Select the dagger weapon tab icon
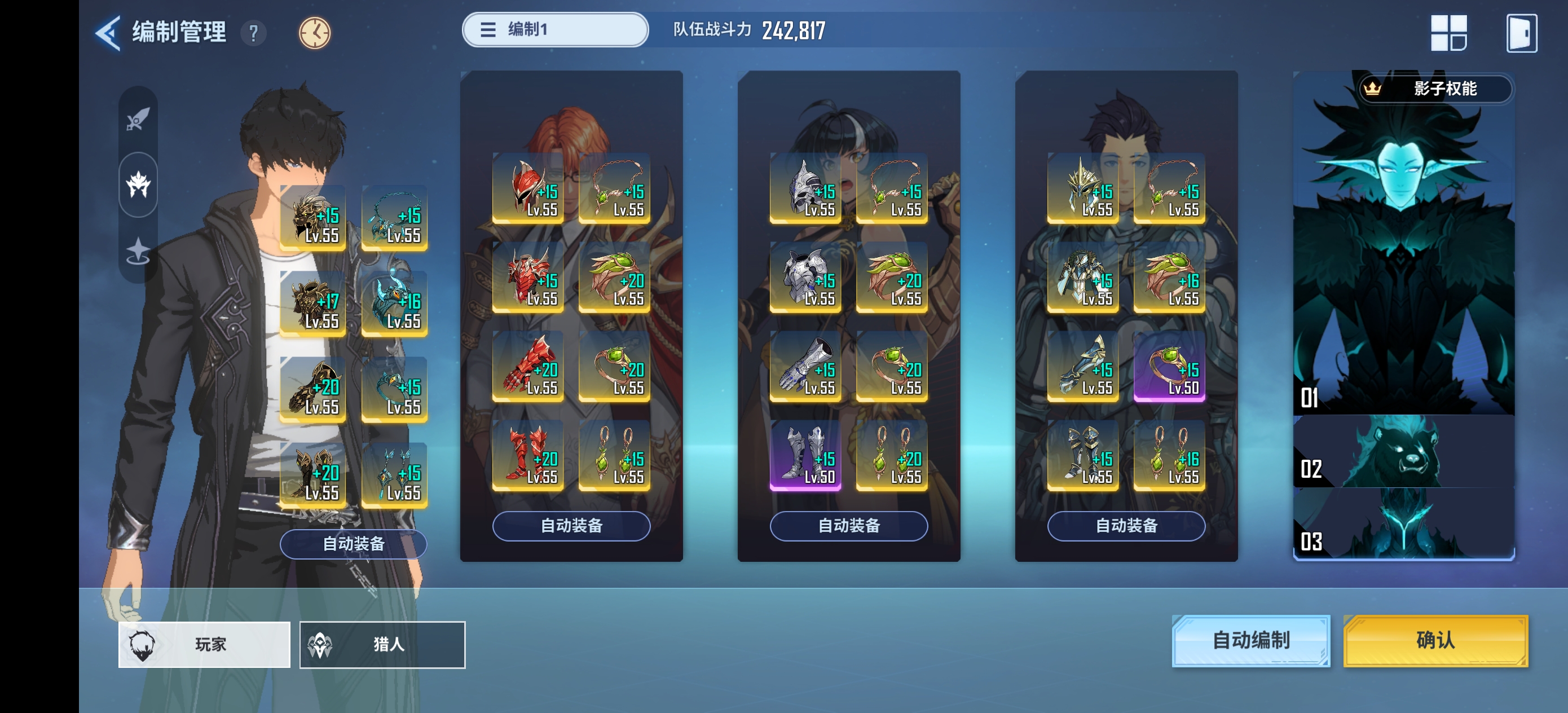Screen dimensions: 1568x713 pos(138,118)
